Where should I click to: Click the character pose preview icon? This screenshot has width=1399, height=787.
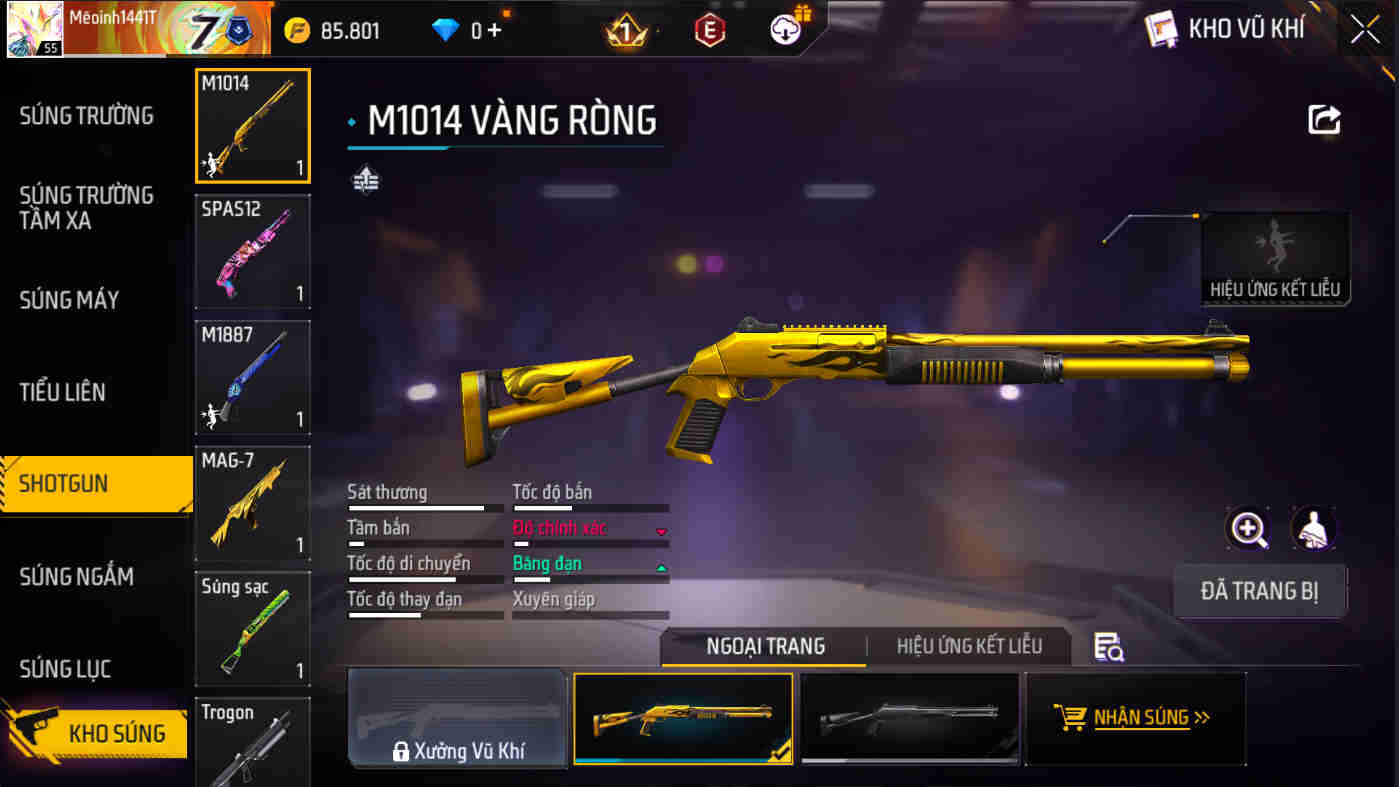point(1315,528)
